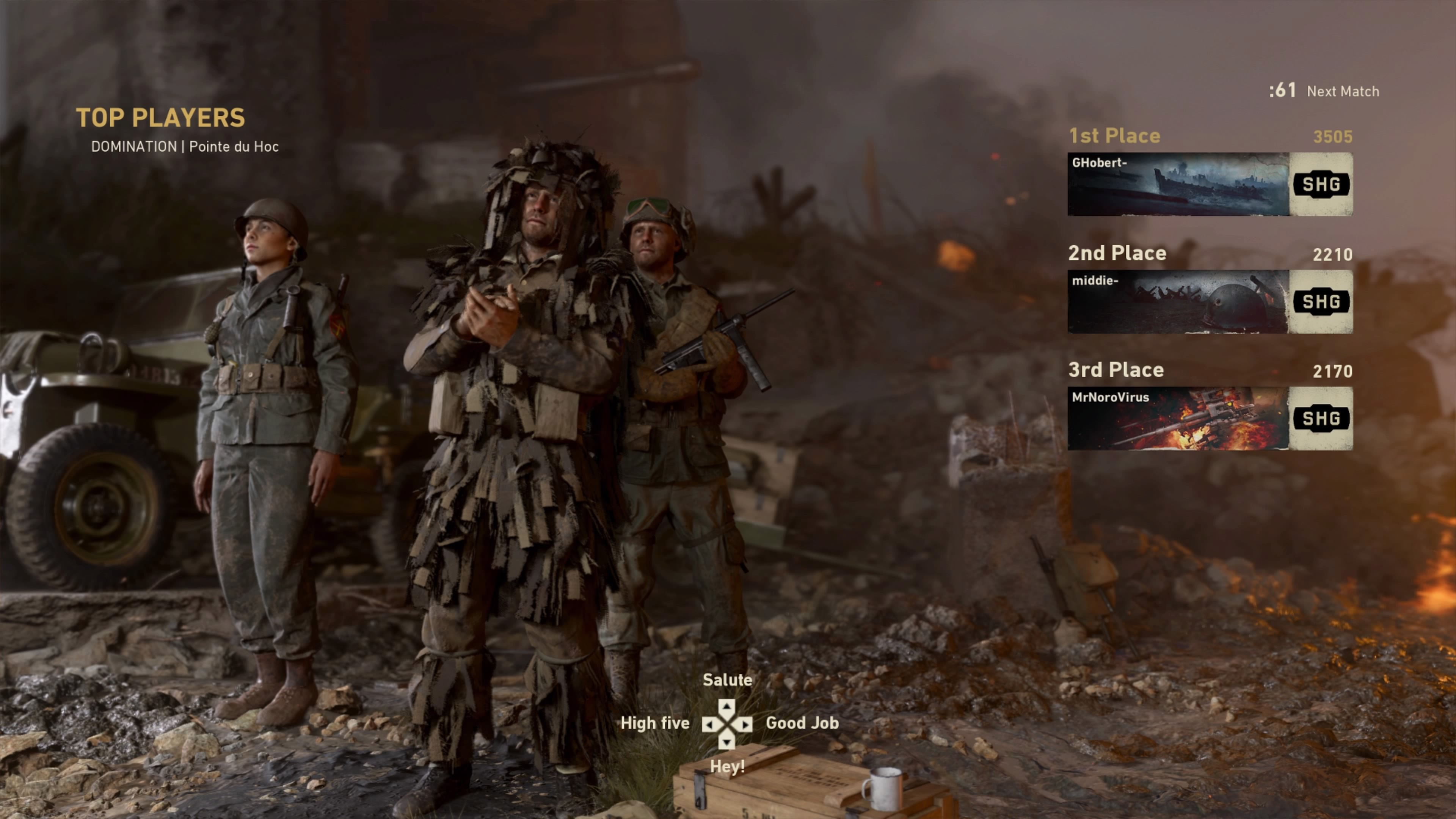Select the Good Job emote

pos(802,723)
